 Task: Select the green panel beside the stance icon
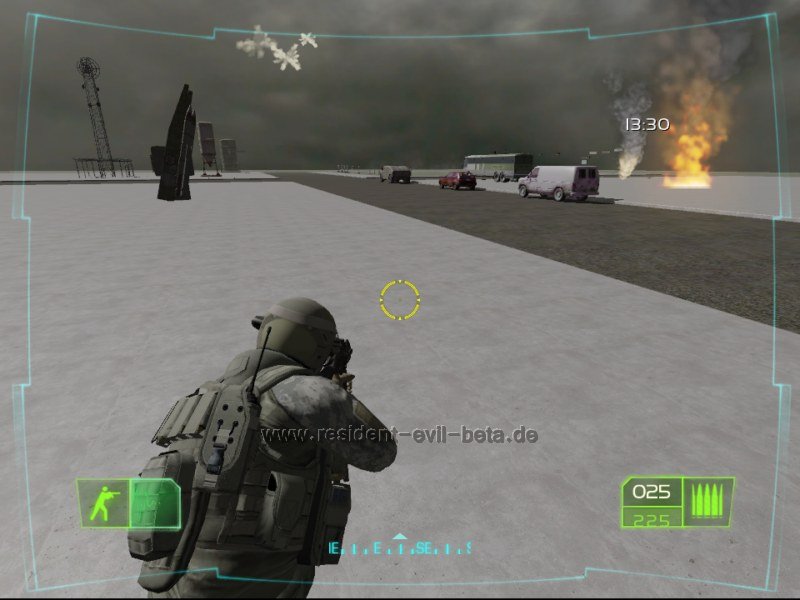155,503
